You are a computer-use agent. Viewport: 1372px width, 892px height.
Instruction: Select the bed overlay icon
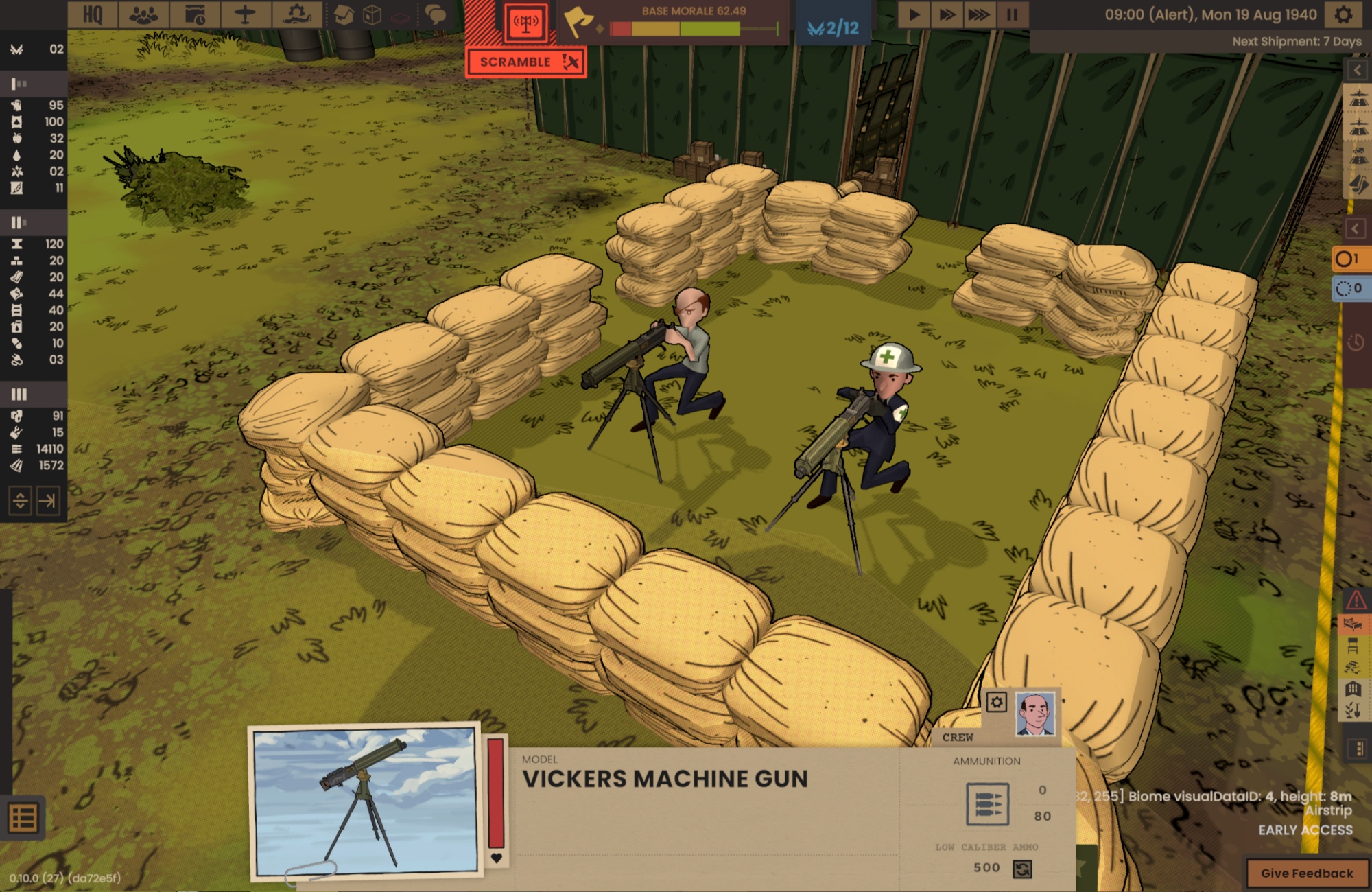tap(1353, 624)
